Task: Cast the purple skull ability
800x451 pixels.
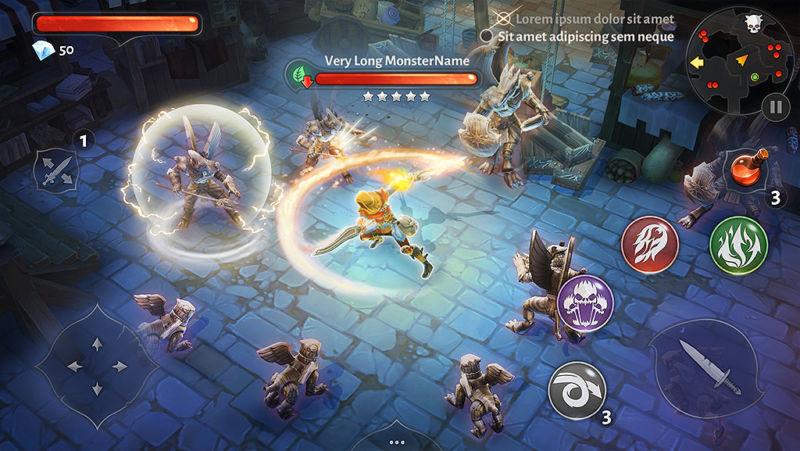Action: tap(585, 302)
